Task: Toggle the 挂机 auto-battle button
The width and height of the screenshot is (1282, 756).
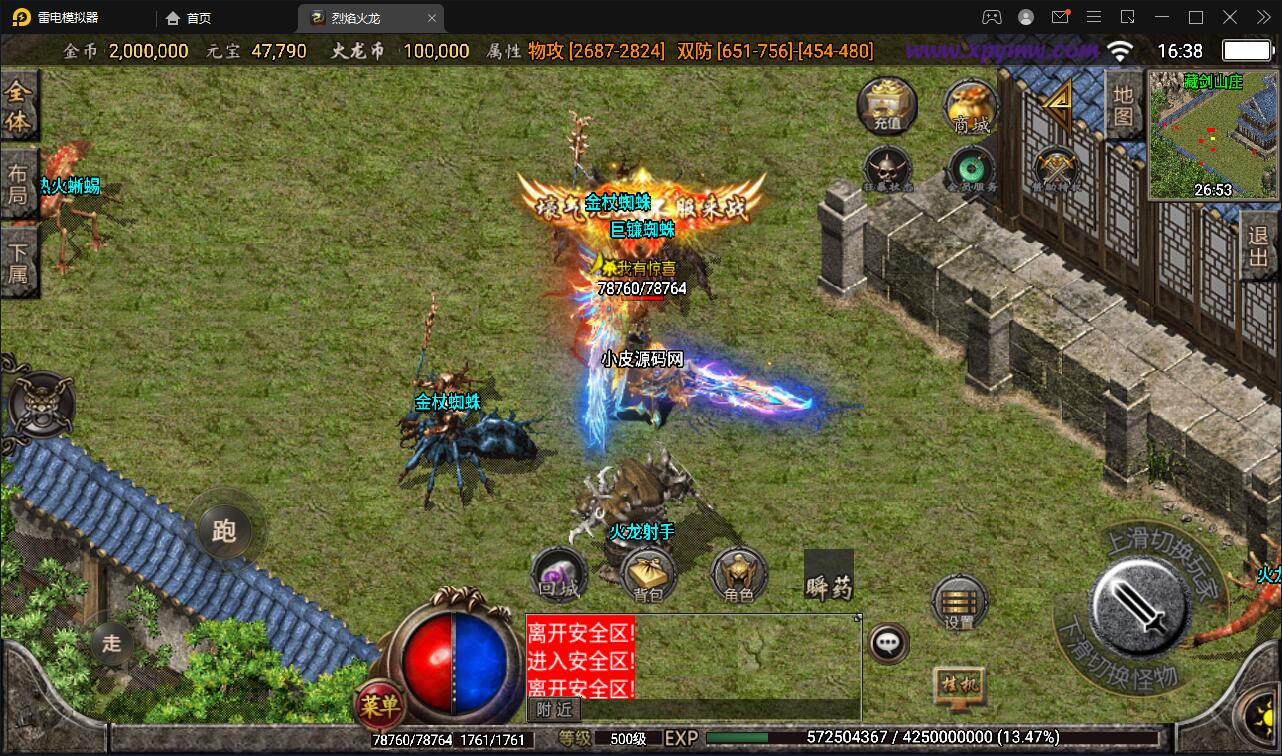Action: 959,686
